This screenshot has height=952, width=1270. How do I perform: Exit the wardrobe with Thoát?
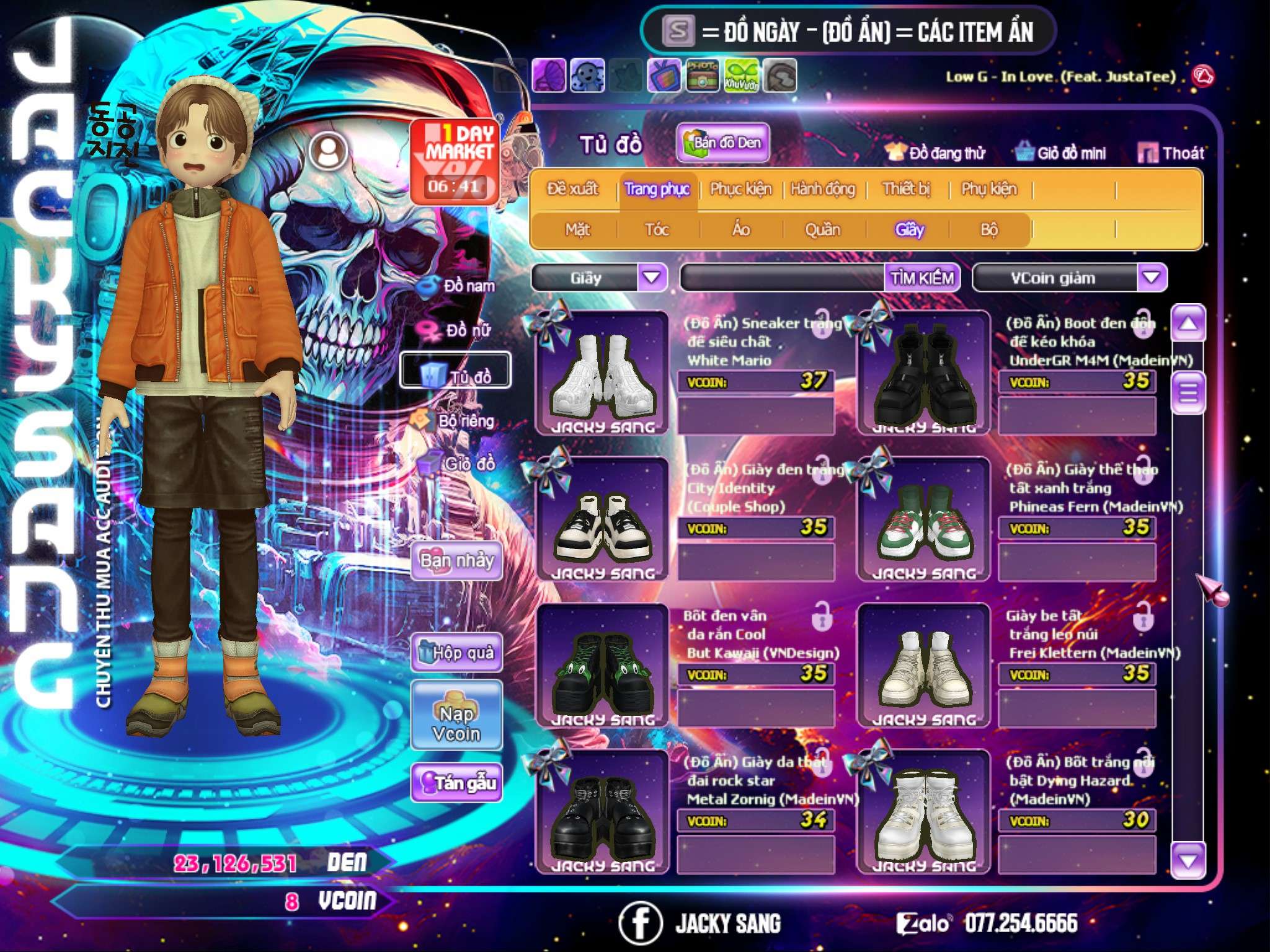[1171, 153]
